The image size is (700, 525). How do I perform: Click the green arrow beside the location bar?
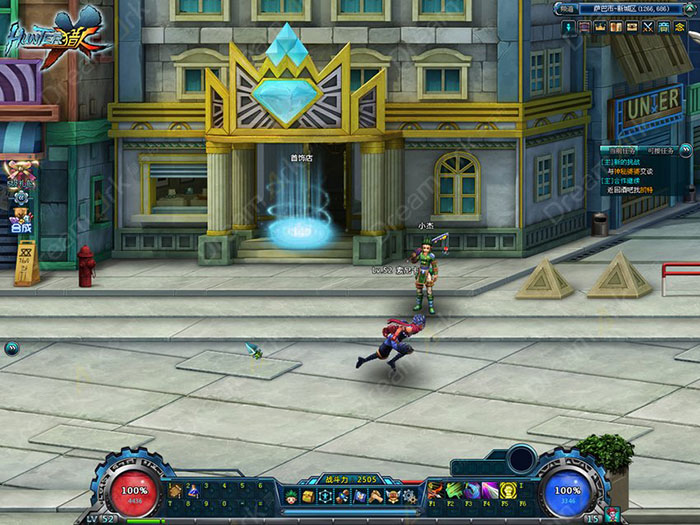coord(692,8)
